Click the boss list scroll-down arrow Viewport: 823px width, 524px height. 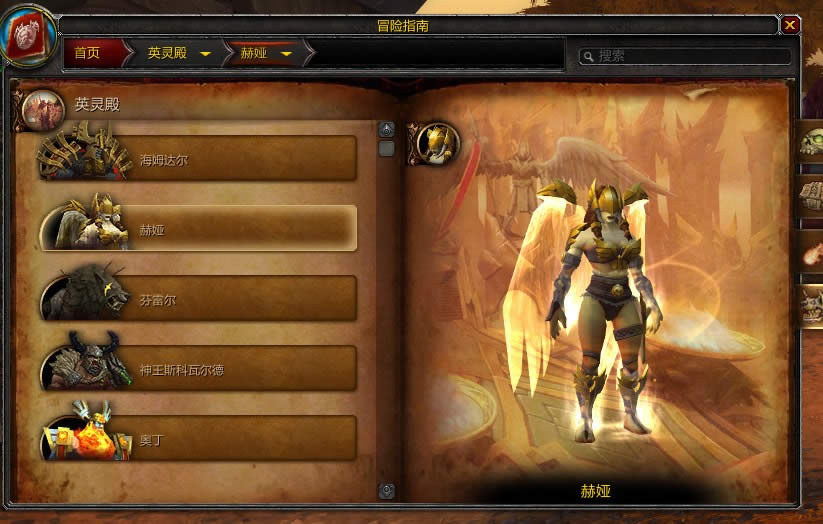point(387,490)
